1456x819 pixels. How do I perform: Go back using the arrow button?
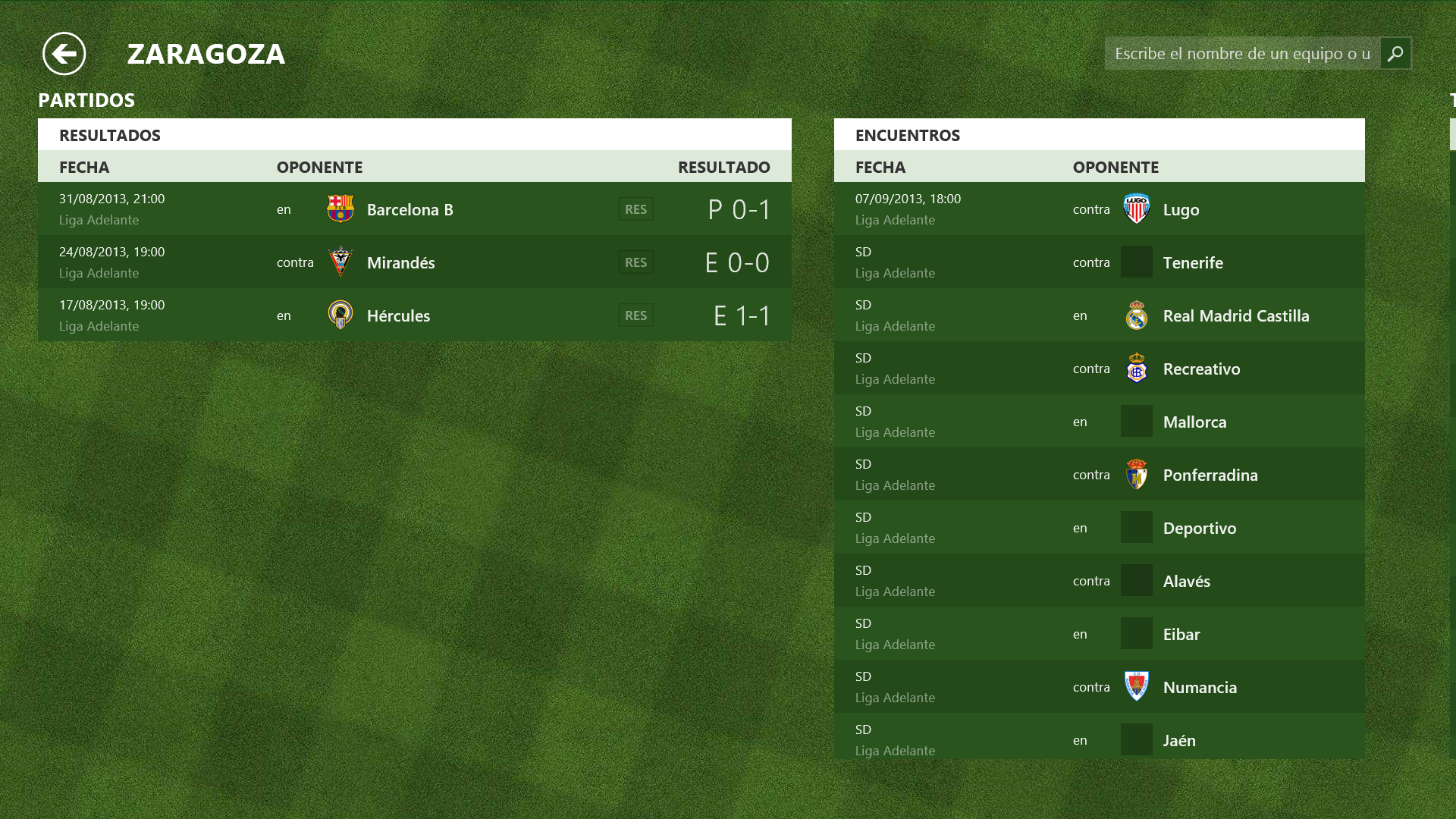64,54
